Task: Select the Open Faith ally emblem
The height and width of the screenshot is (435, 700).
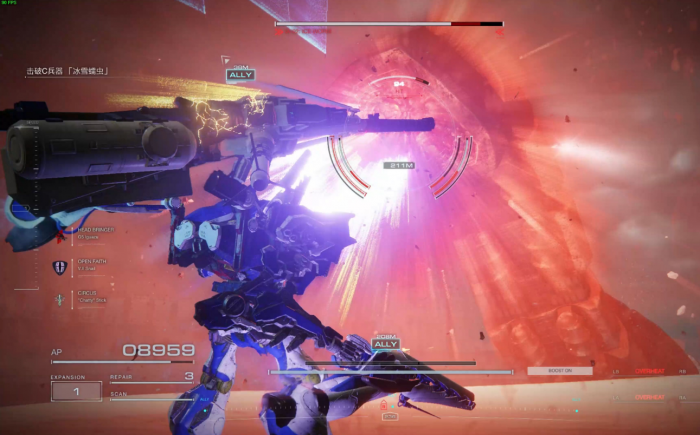Action: click(59, 267)
